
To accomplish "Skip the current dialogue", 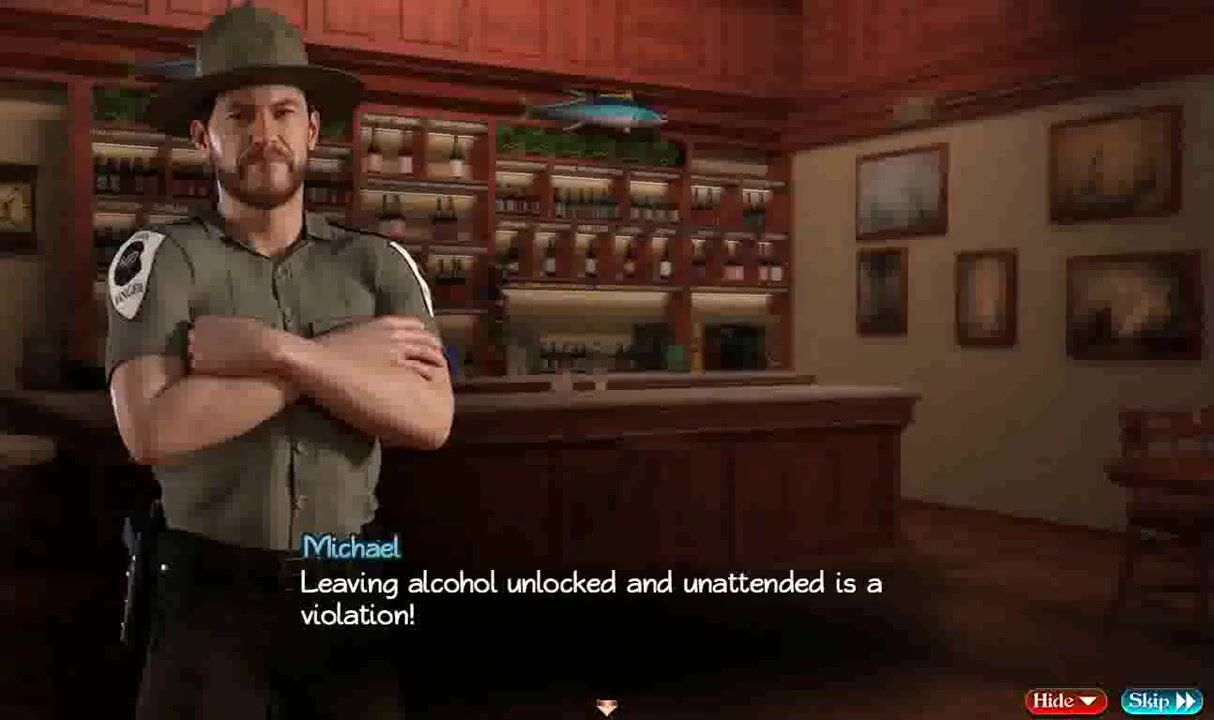I will pos(1161,701).
